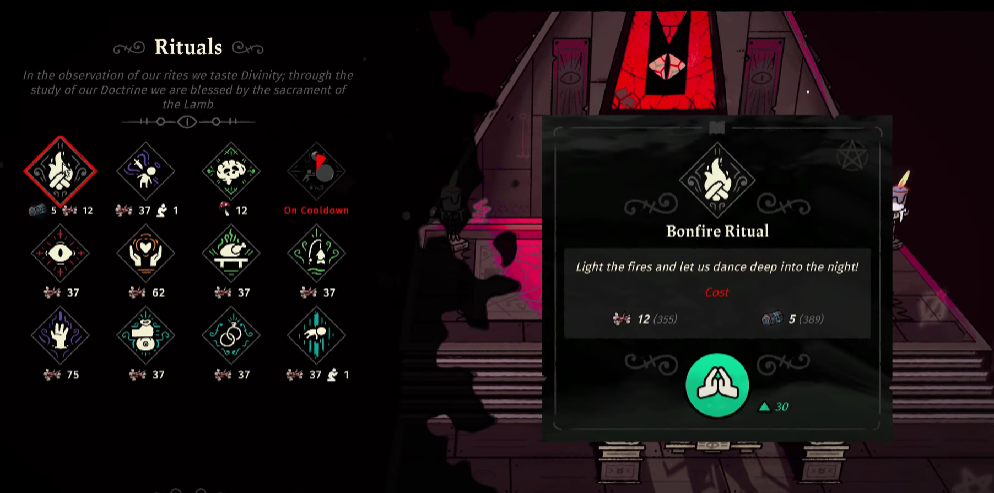Choose the sacrifice ritual with dagger icon
Screen dimensions: 994x493
click(x=146, y=172)
